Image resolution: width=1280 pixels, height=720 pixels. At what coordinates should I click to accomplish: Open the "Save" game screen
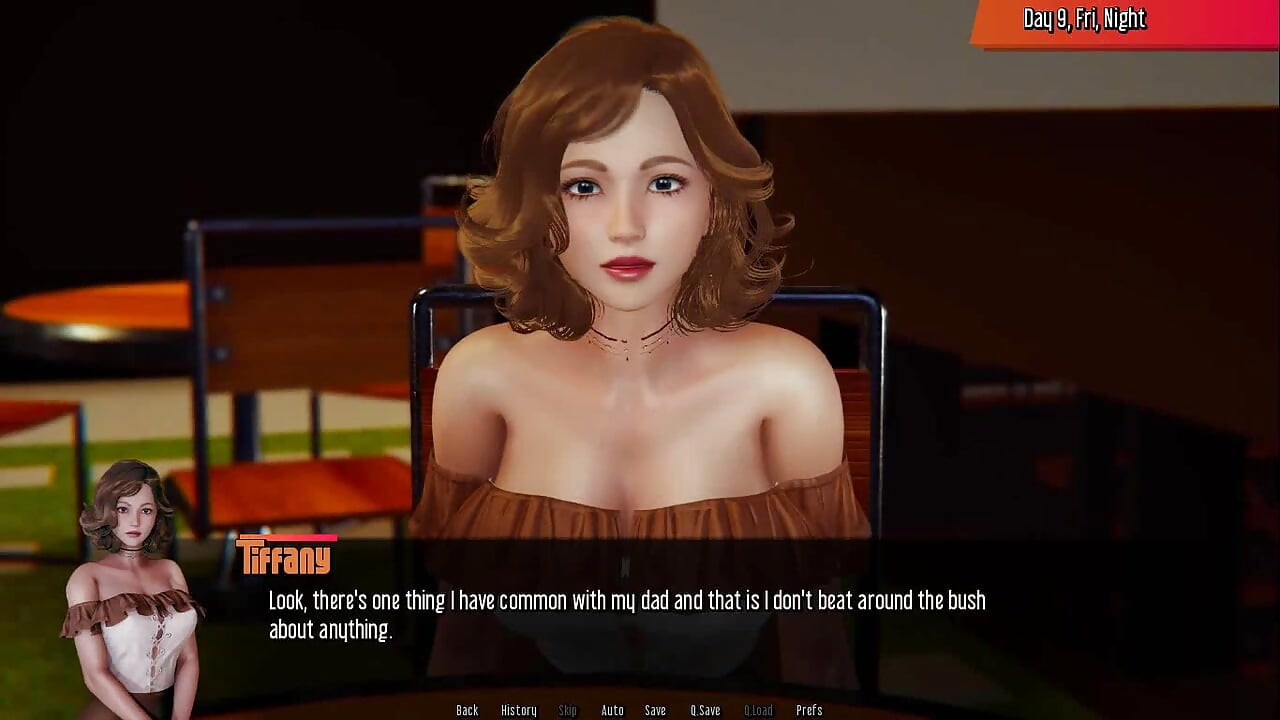point(655,710)
